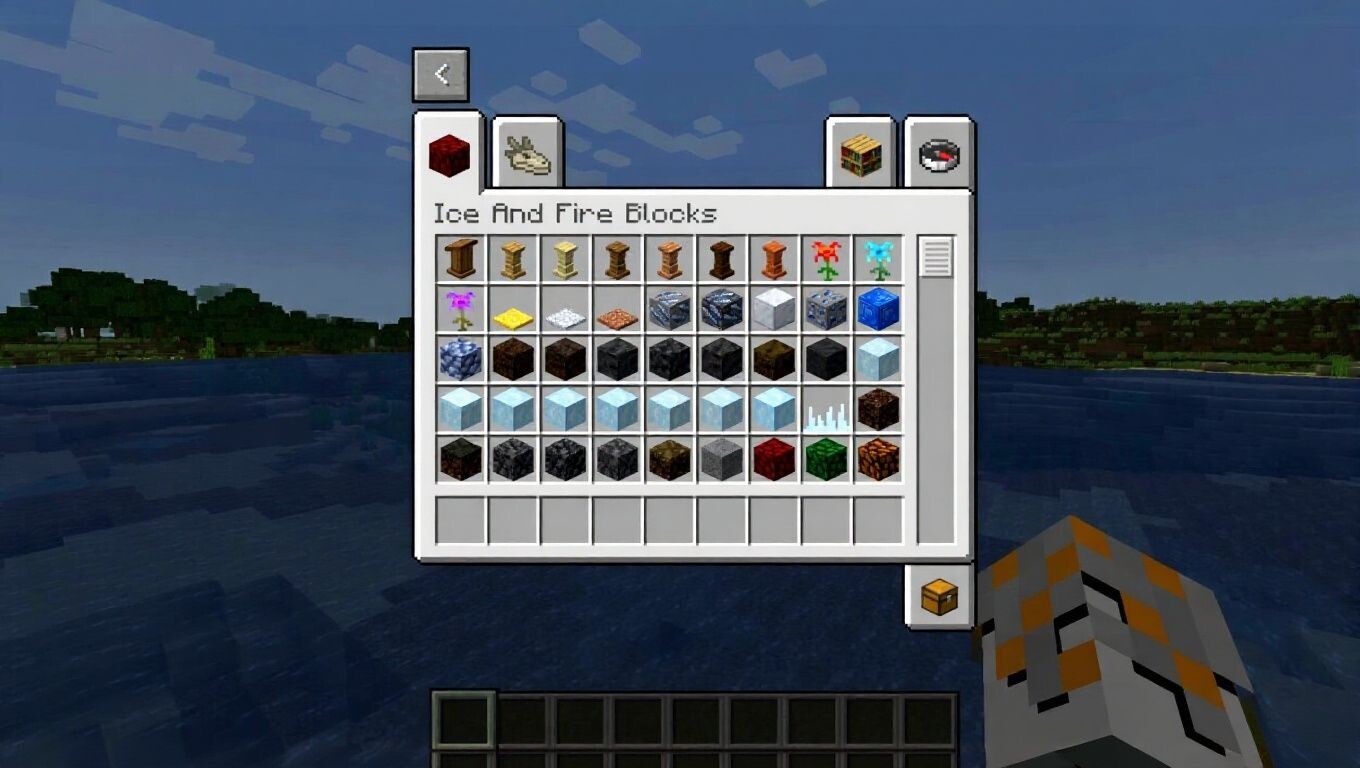Pick the red fire lily flower
Screen dimensions: 1360x768
click(x=826, y=260)
